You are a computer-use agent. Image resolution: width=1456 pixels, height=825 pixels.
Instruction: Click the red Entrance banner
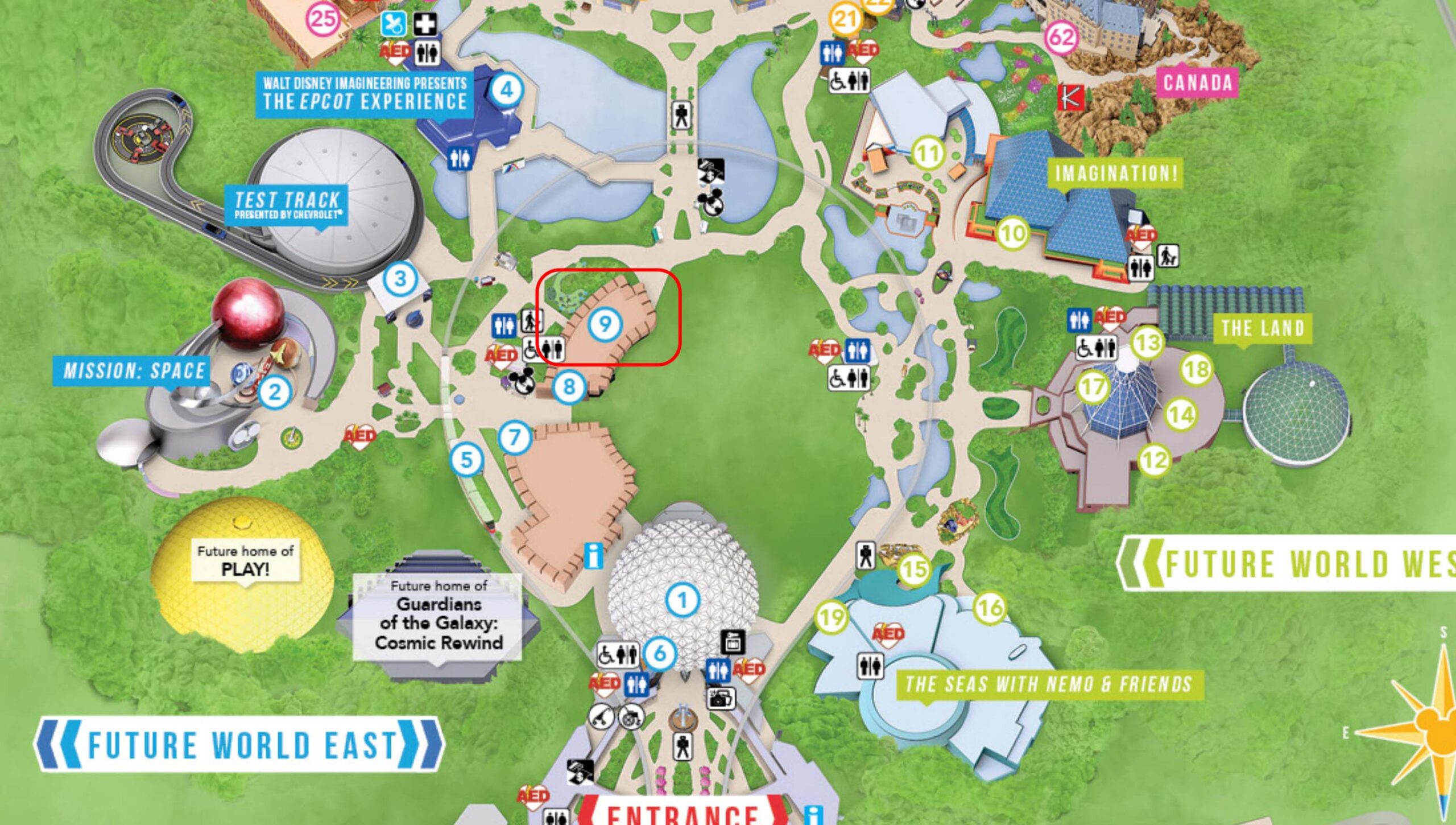point(682,814)
